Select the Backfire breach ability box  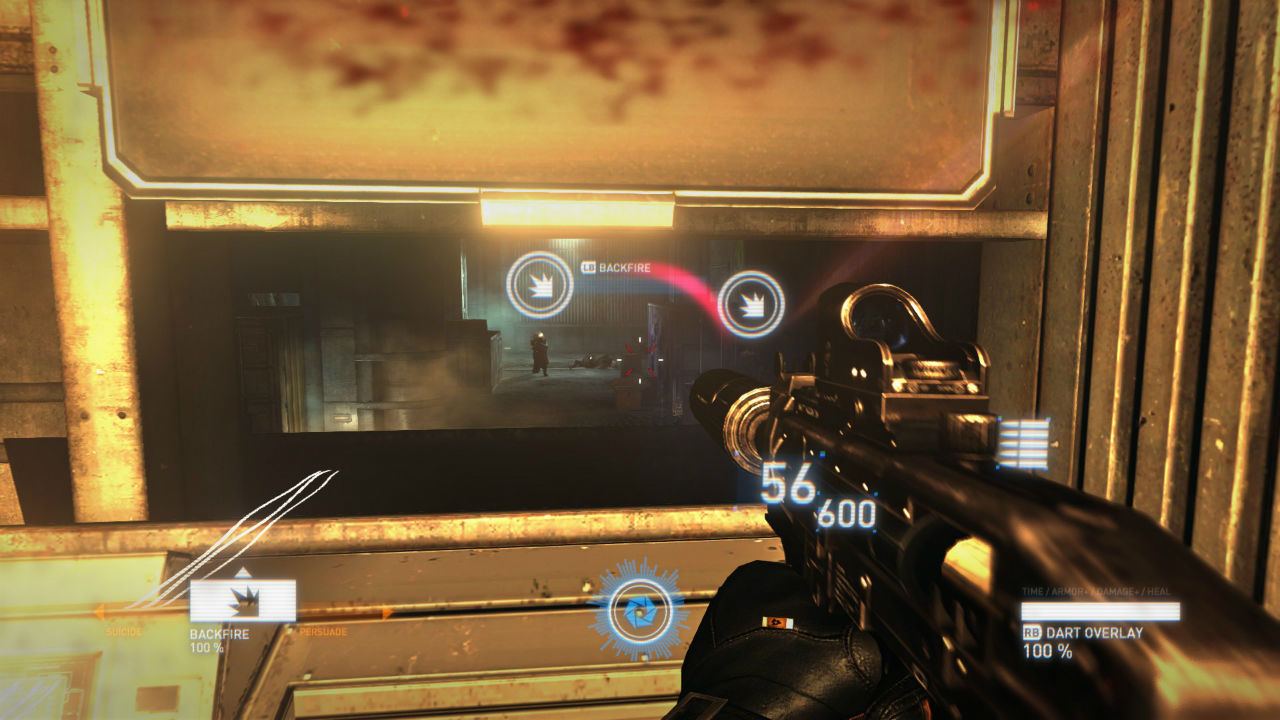[243, 601]
